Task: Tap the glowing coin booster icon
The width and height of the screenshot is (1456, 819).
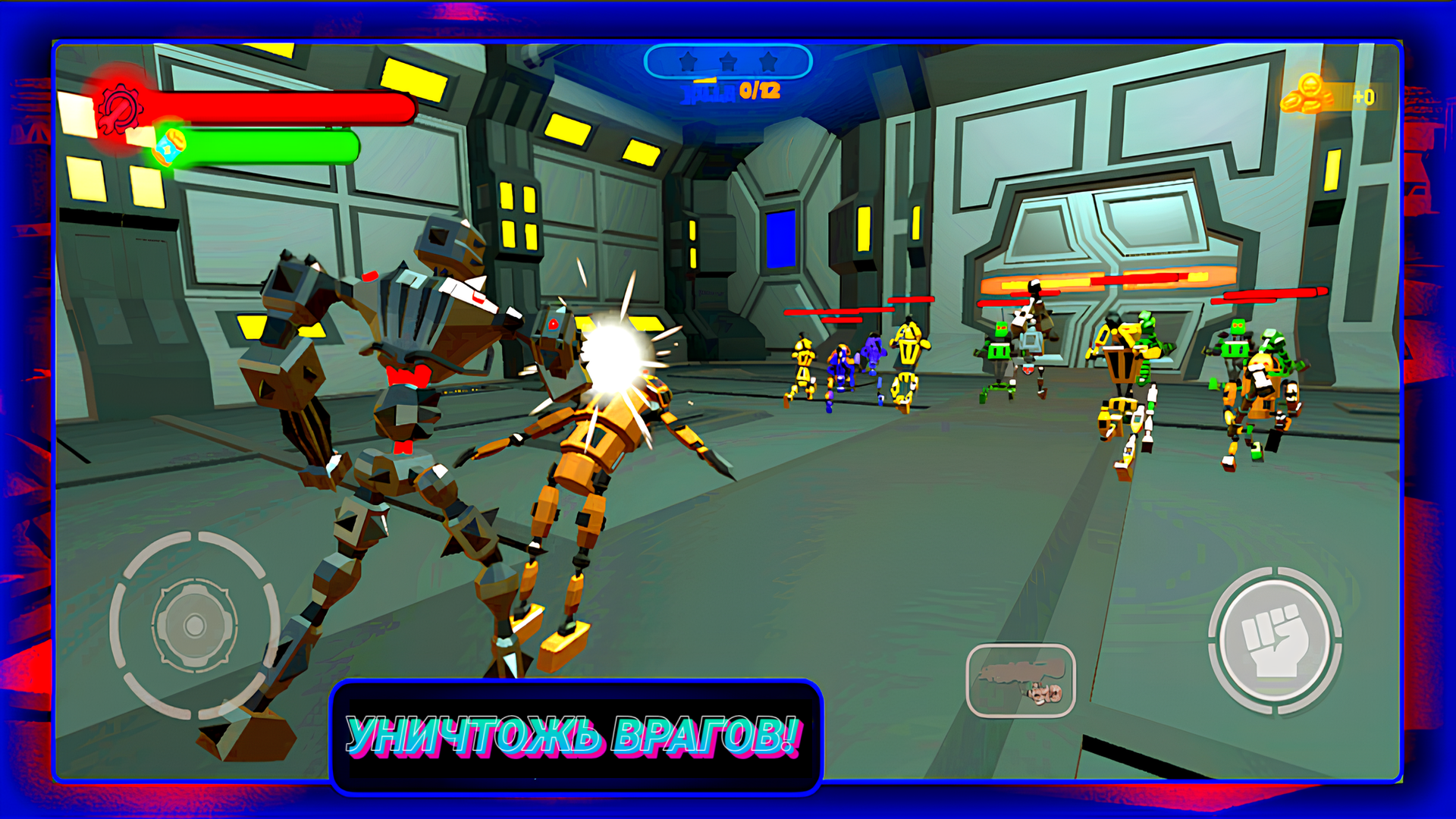Action: click(x=171, y=146)
